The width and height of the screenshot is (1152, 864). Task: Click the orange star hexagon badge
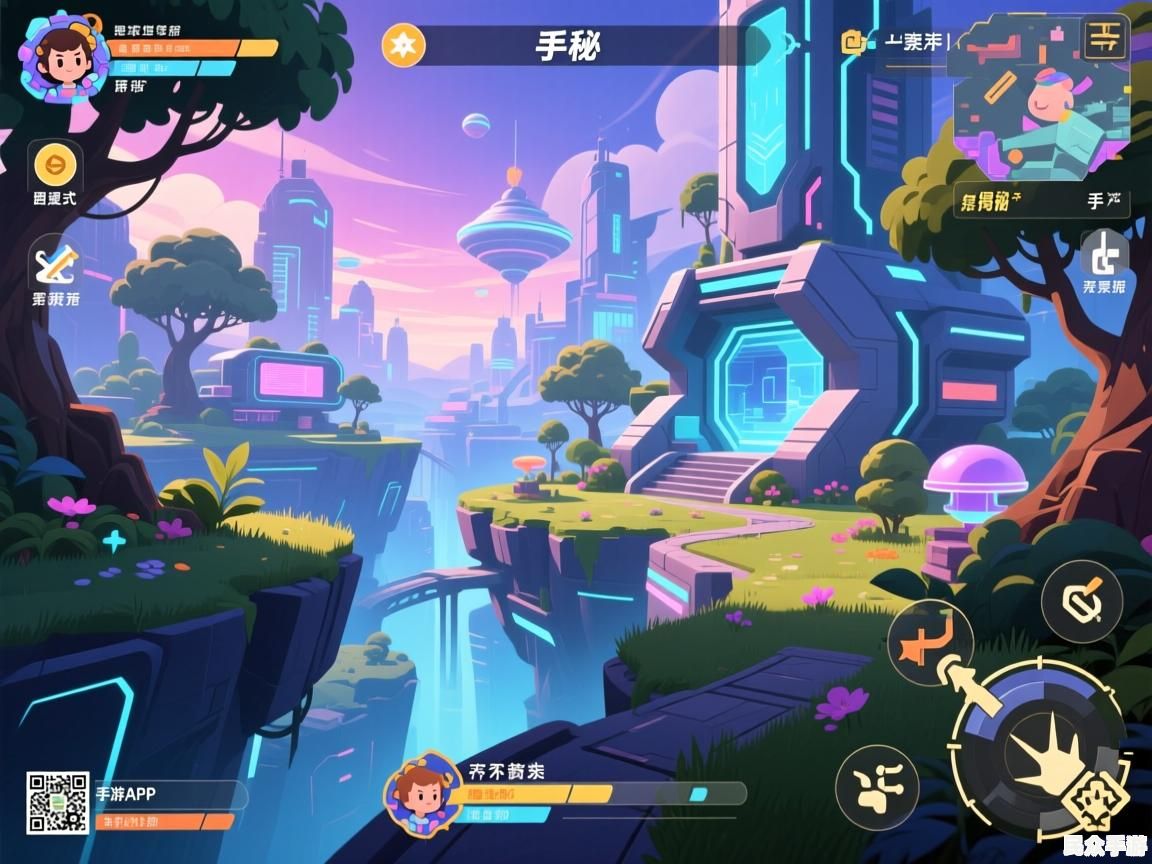pos(404,45)
